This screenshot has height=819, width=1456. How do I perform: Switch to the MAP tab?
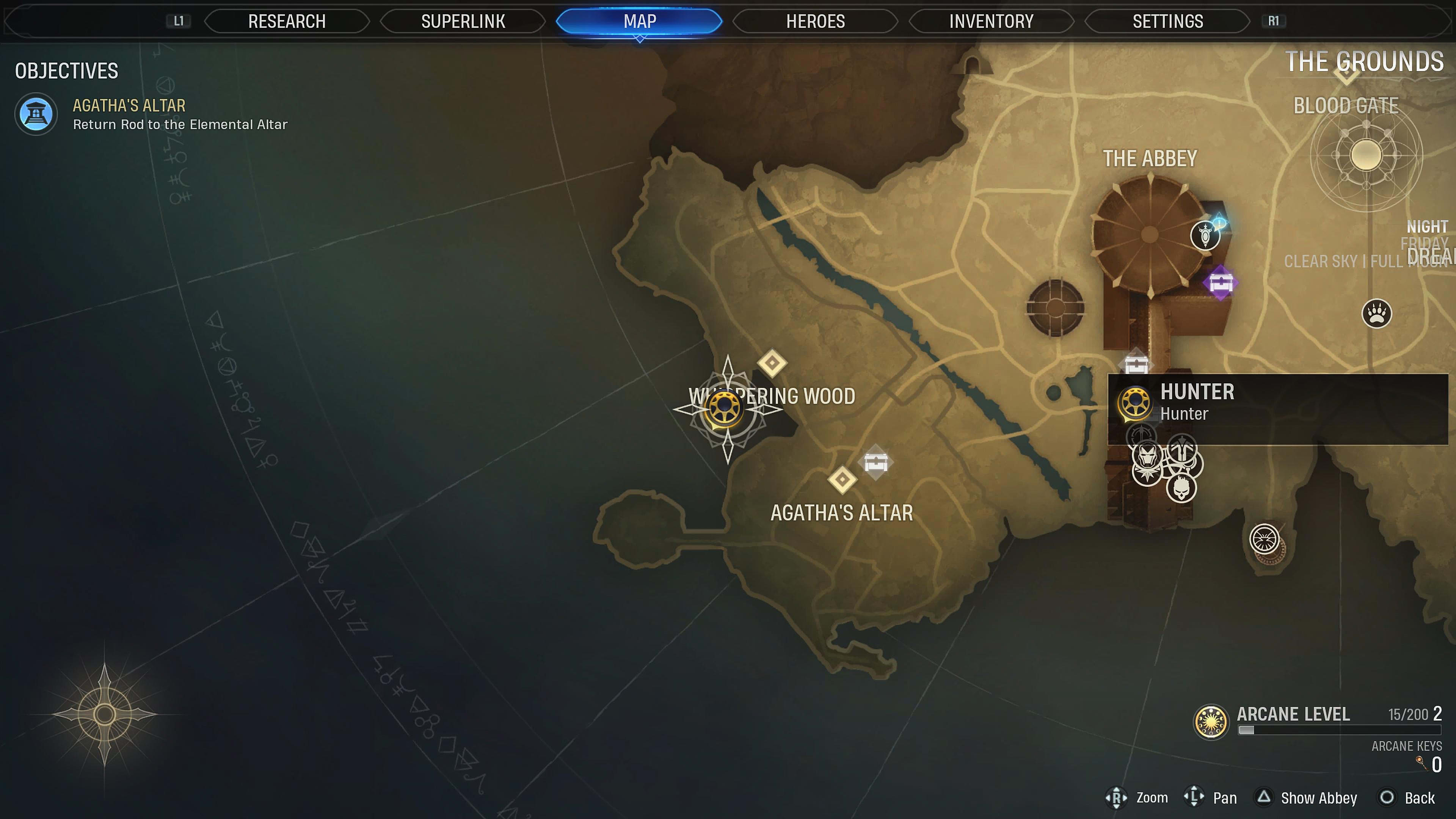[x=639, y=22]
